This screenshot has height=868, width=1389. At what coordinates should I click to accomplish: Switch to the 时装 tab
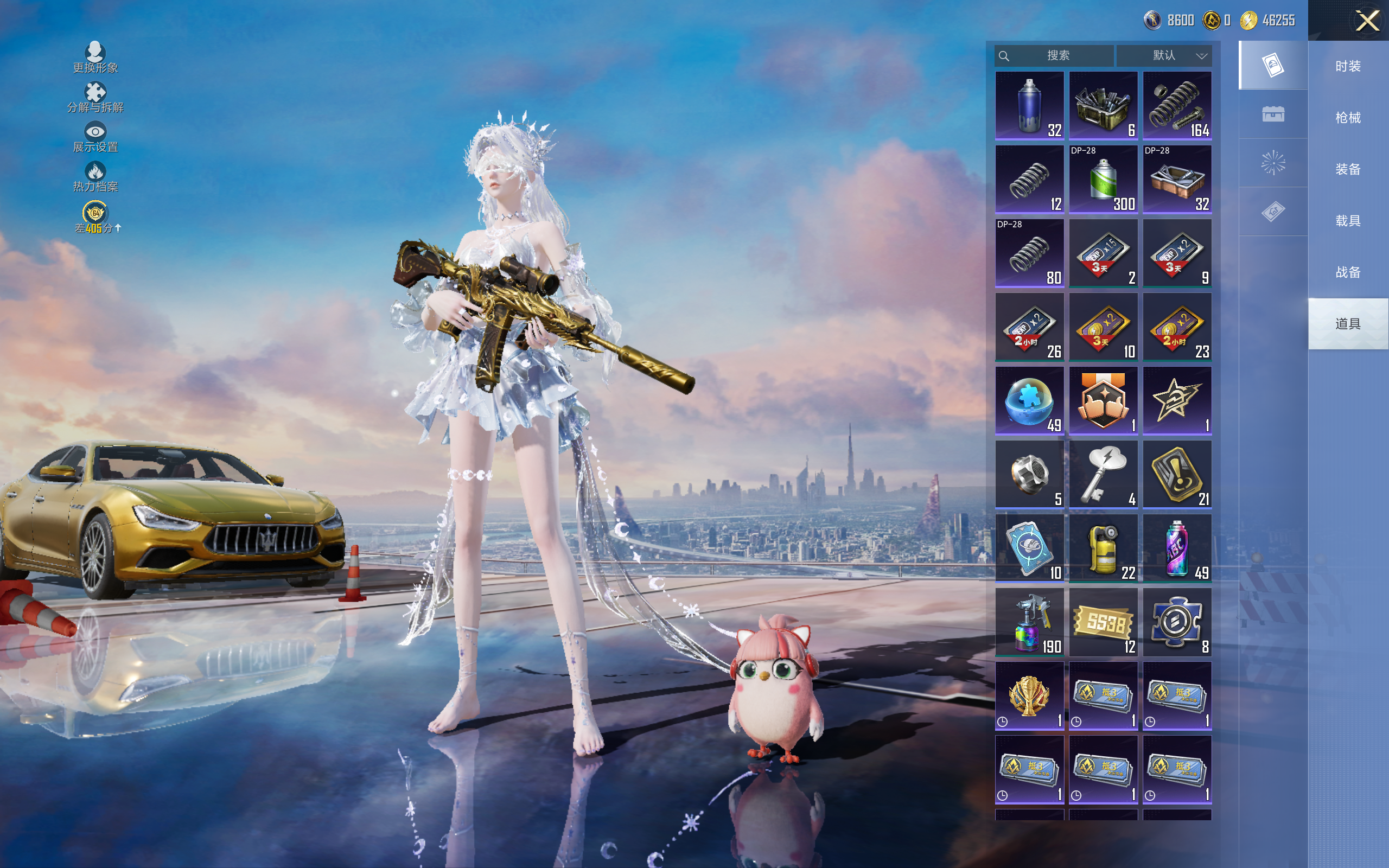1348,66
